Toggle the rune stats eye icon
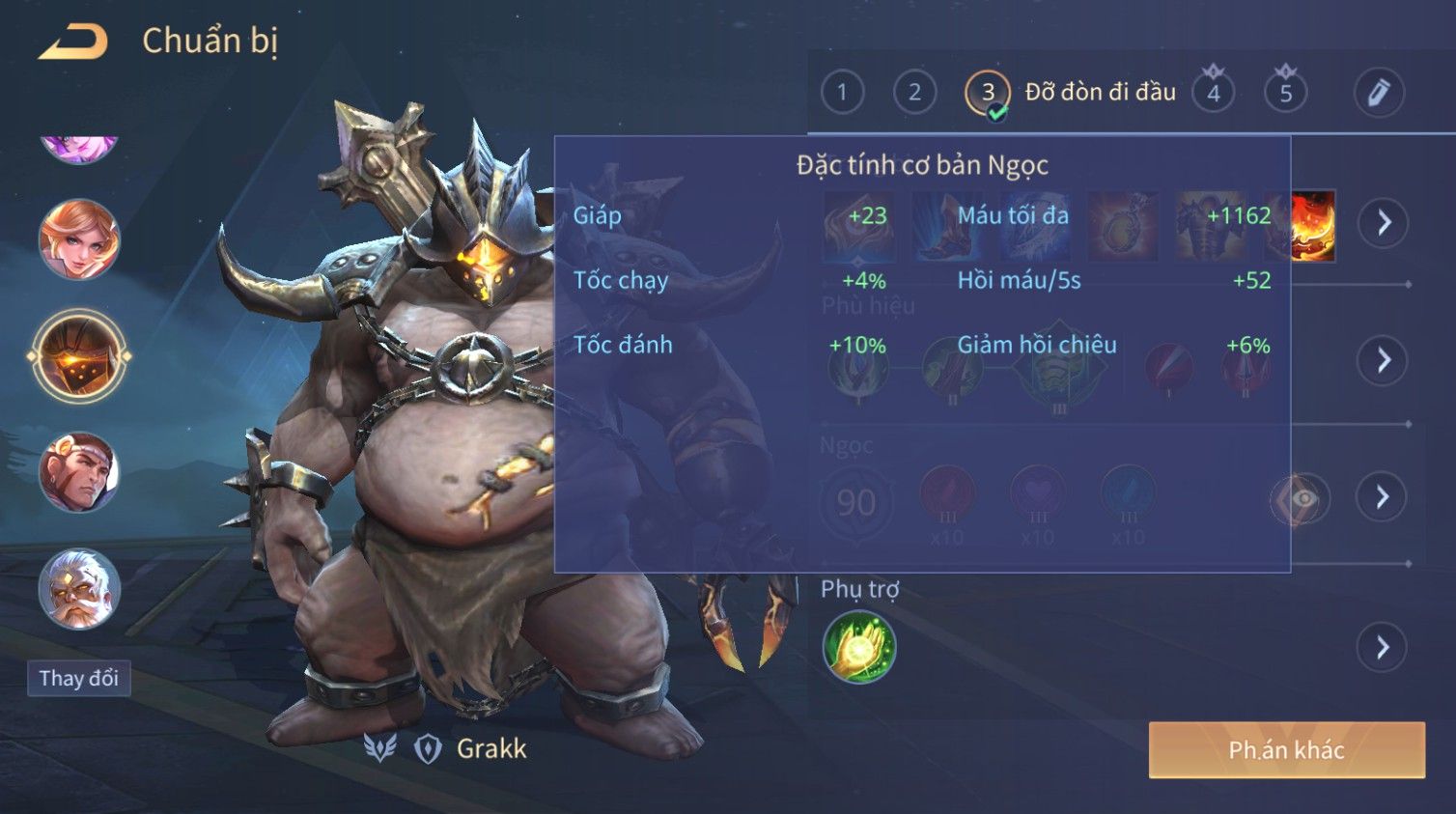Screen dimensions: 1456x814 coord(1302,498)
